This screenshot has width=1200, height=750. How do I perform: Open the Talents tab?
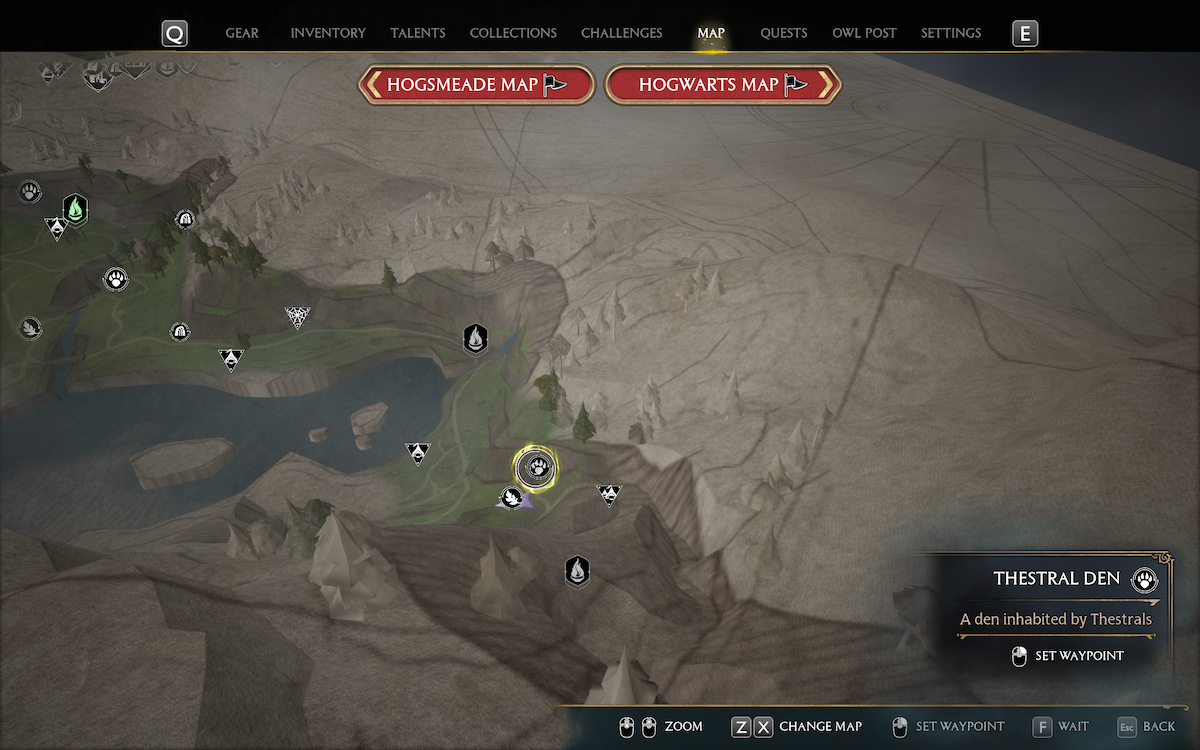pos(418,33)
